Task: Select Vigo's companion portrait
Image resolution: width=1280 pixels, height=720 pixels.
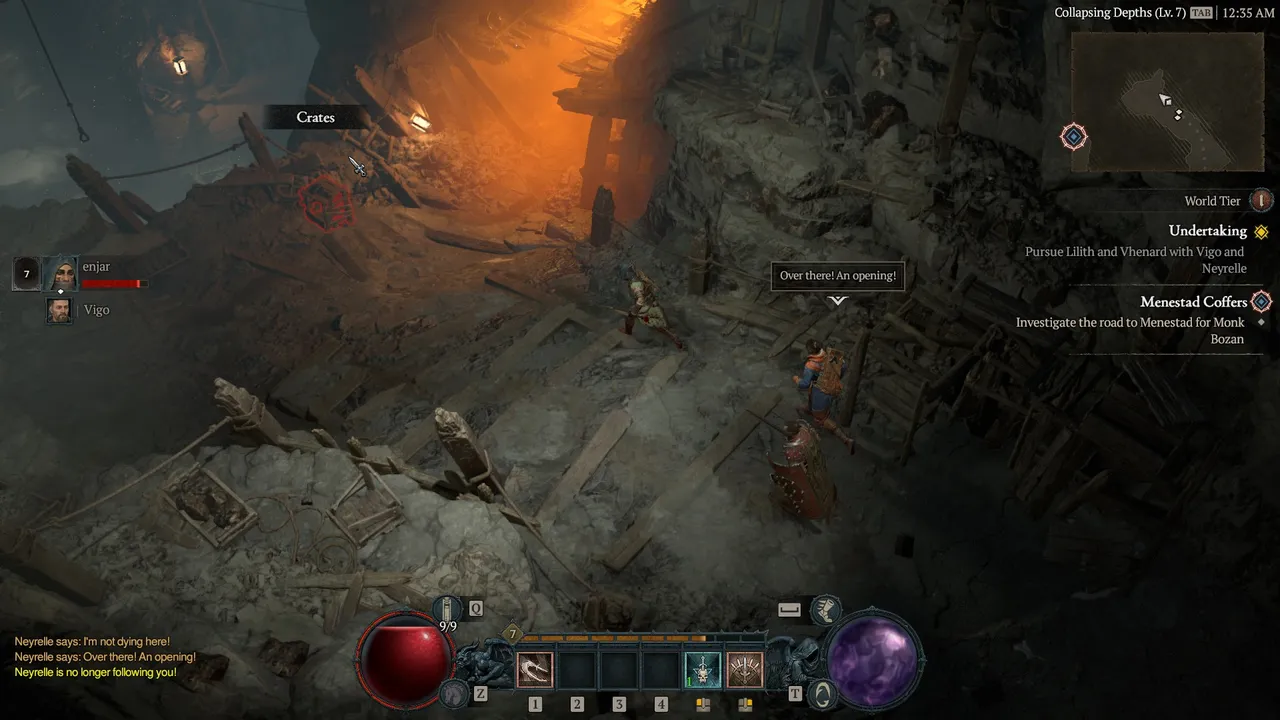Action: pos(60,310)
